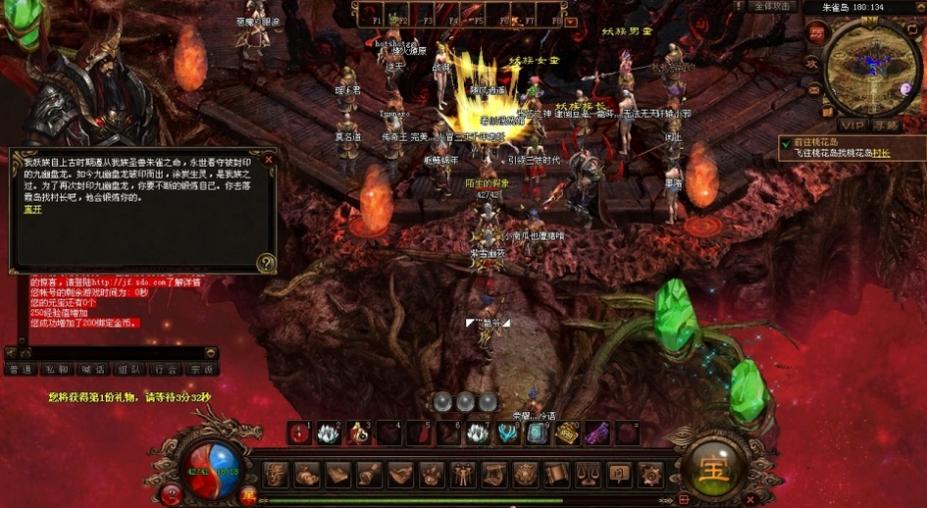Click the 寻路 pathfinding button

[x=885, y=125]
